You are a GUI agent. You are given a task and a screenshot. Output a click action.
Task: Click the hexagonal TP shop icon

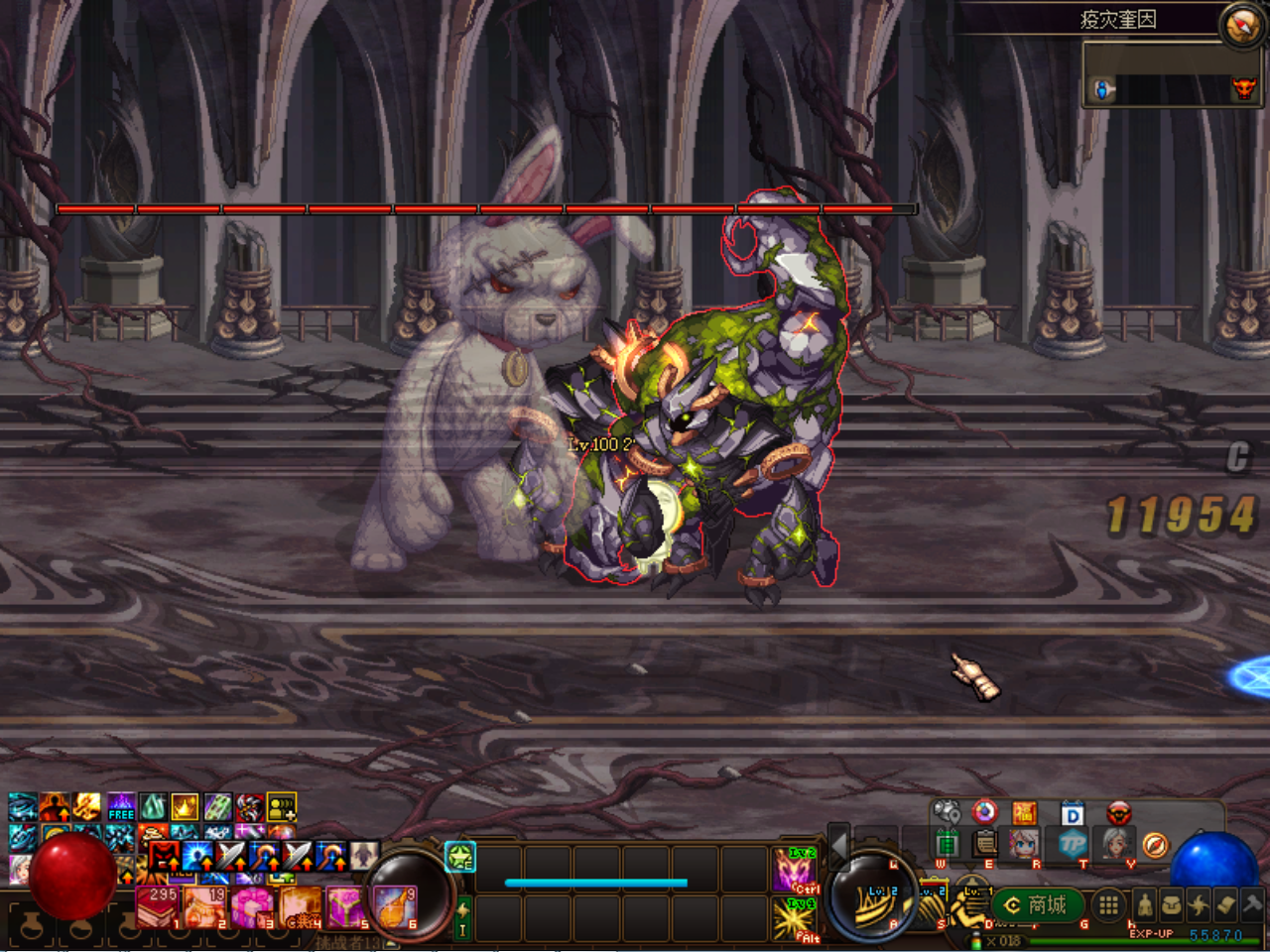pos(1072,844)
